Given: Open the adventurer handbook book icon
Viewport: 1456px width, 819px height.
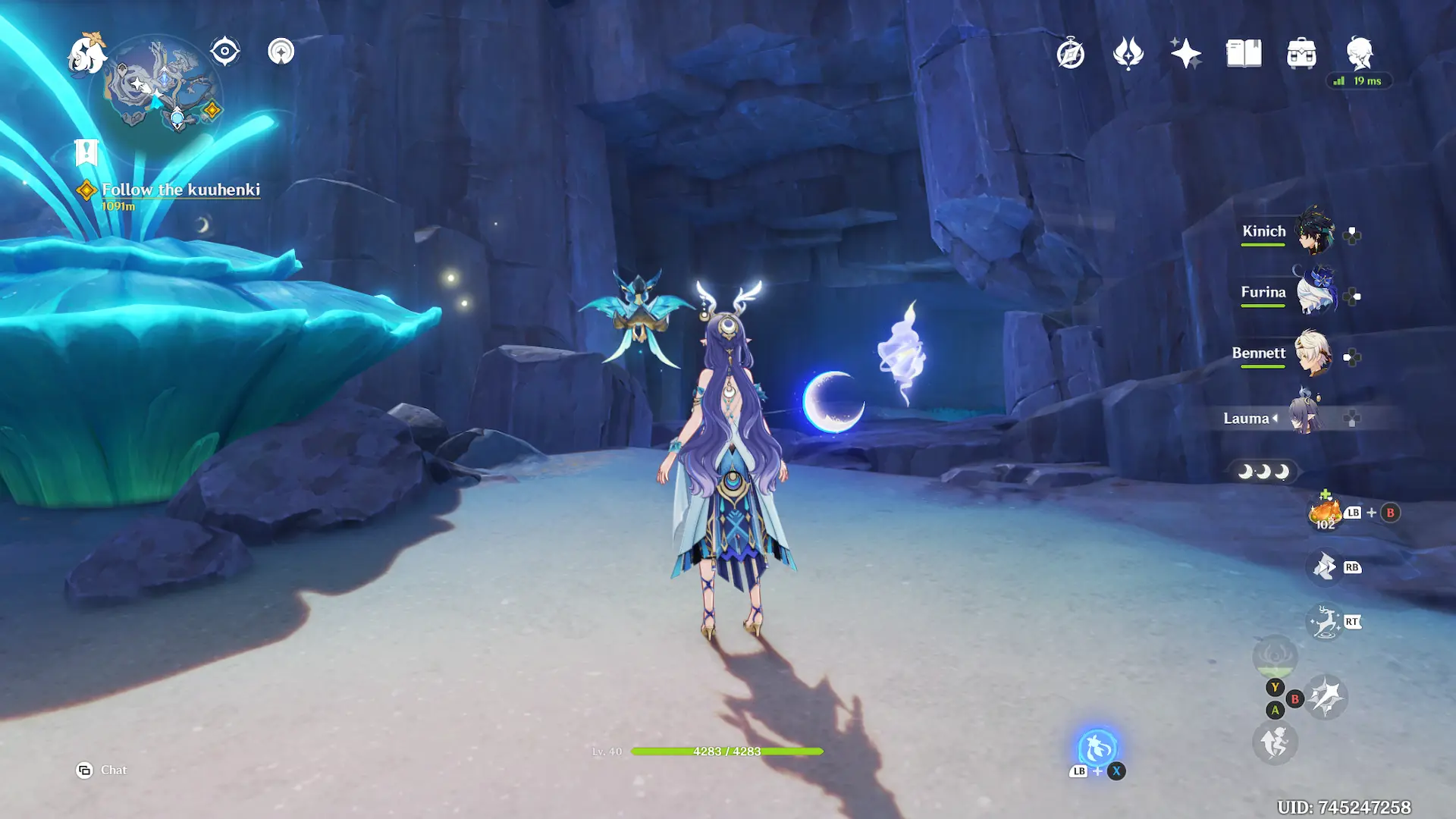Looking at the screenshot, I should [1244, 54].
